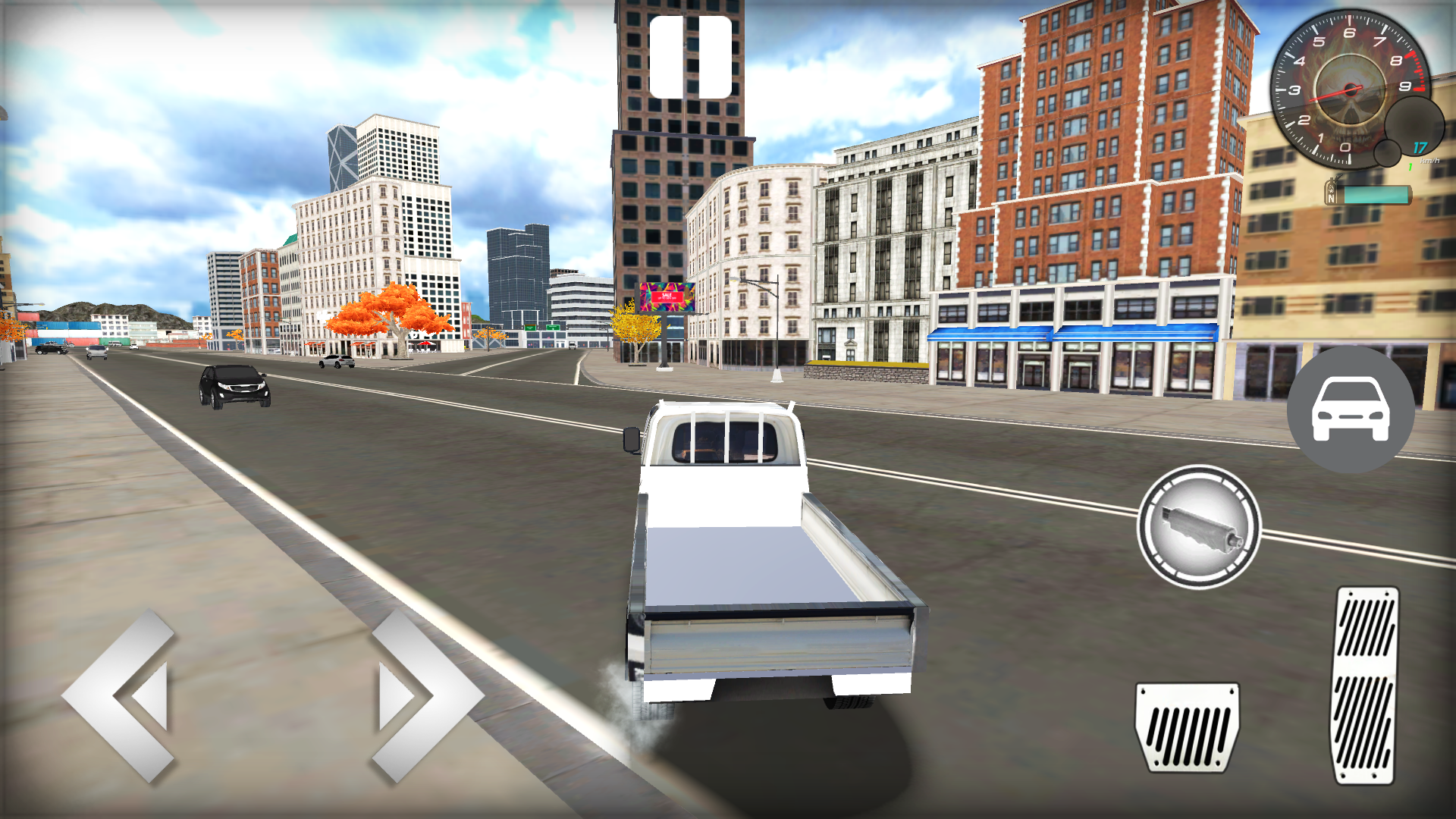Pause the game with the pause button

click(692, 57)
